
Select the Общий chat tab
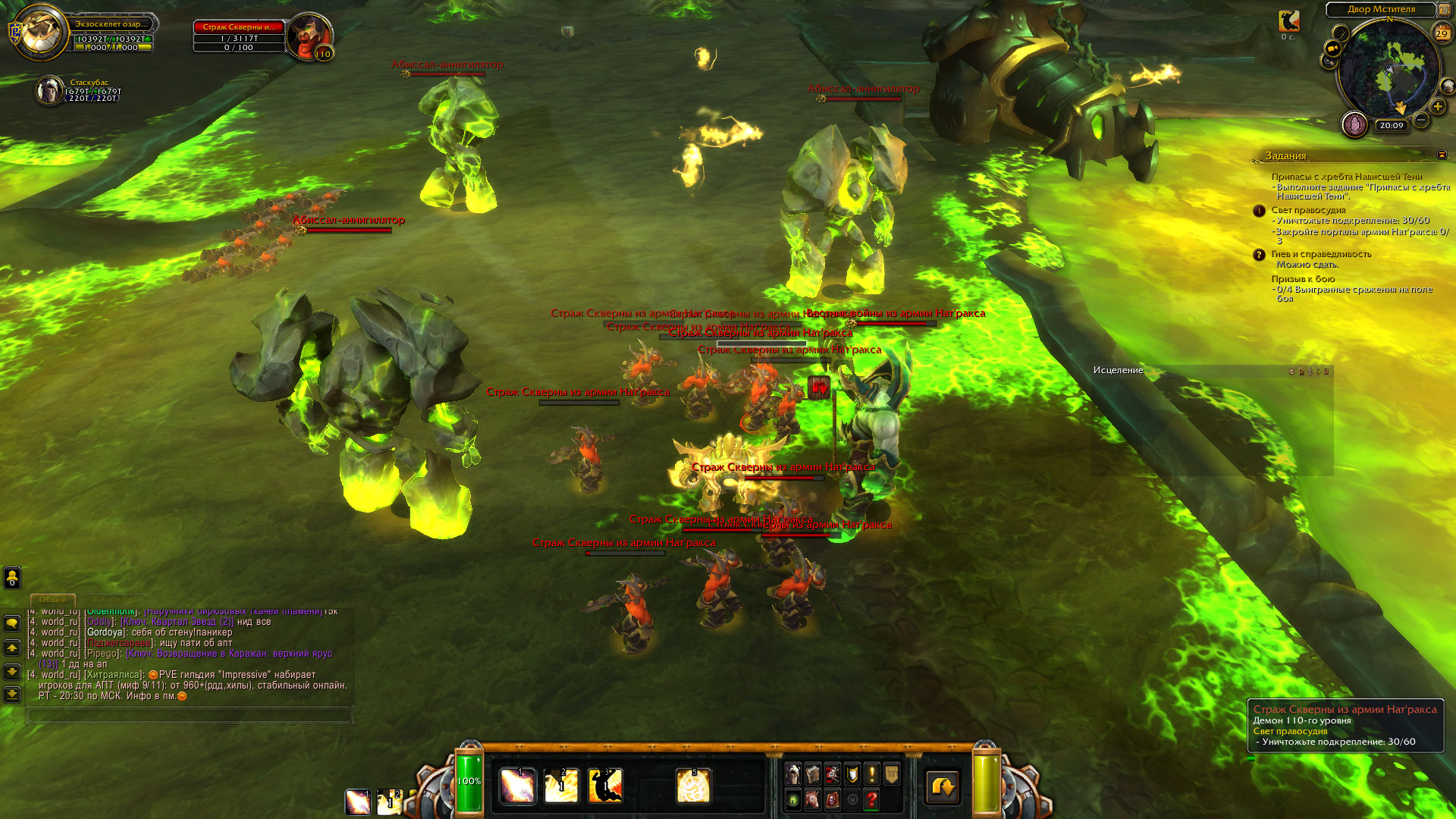(52, 600)
